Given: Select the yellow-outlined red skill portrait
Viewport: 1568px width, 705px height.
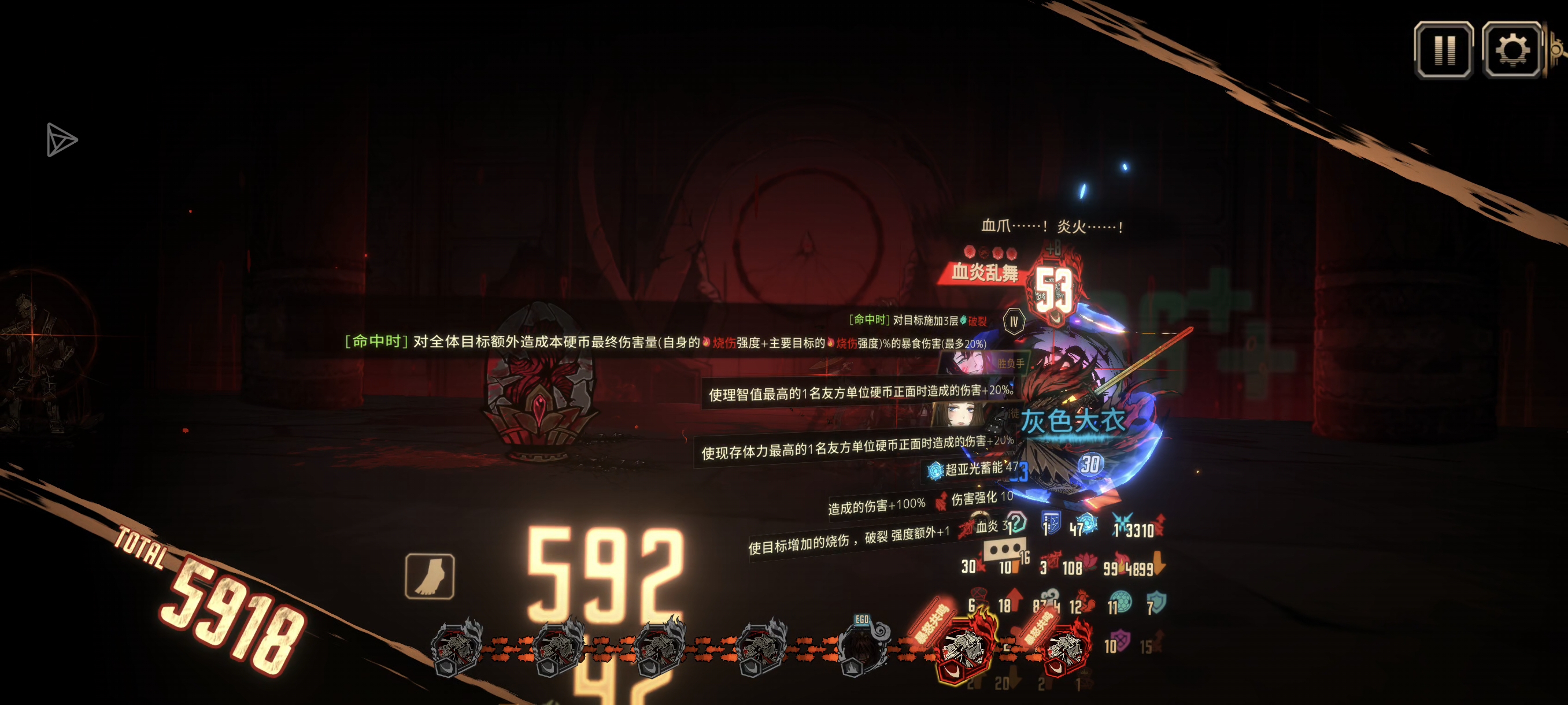Looking at the screenshot, I should (x=966, y=650).
